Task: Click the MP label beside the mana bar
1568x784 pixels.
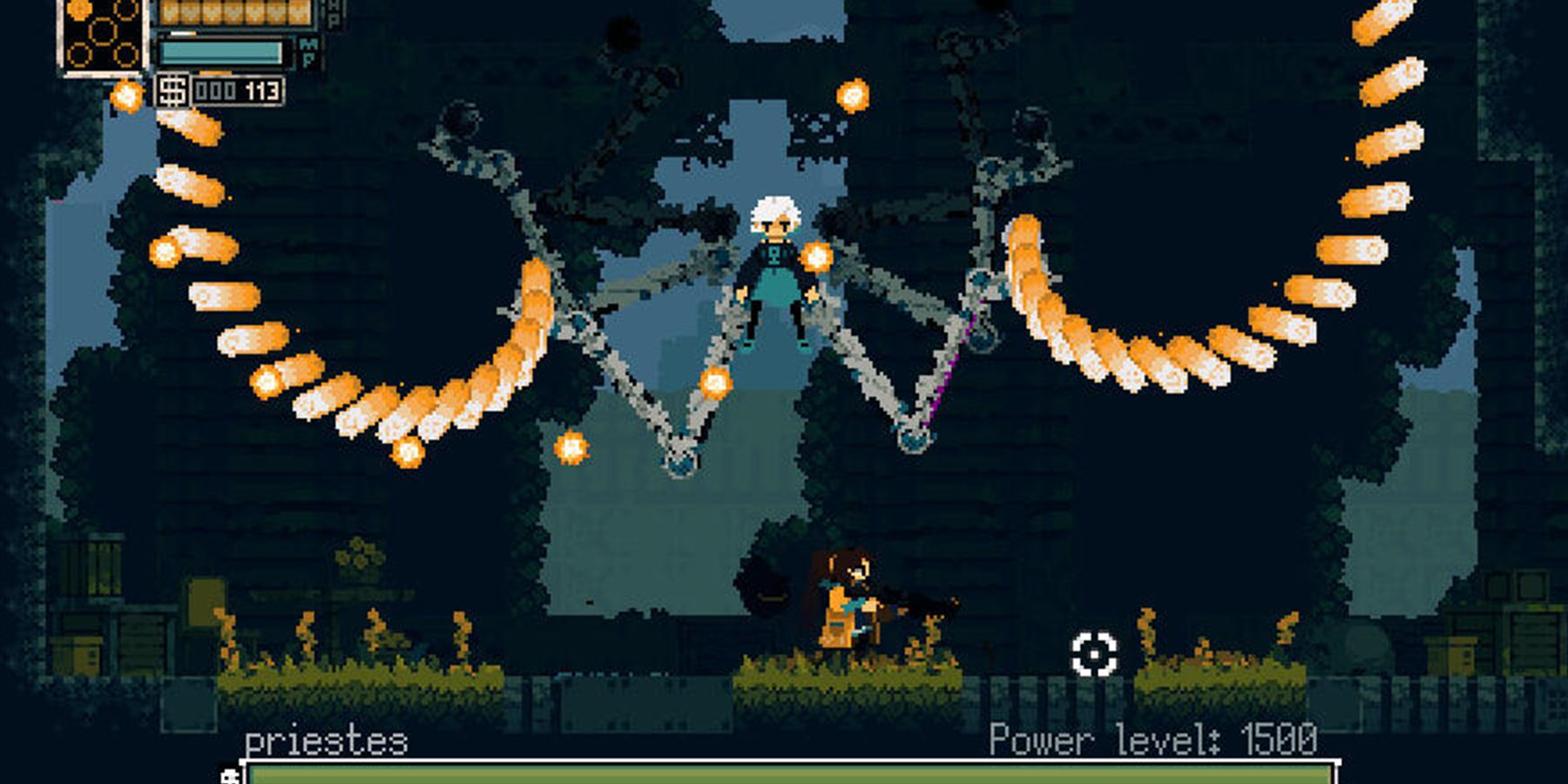Action: click(x=308, y=51)
